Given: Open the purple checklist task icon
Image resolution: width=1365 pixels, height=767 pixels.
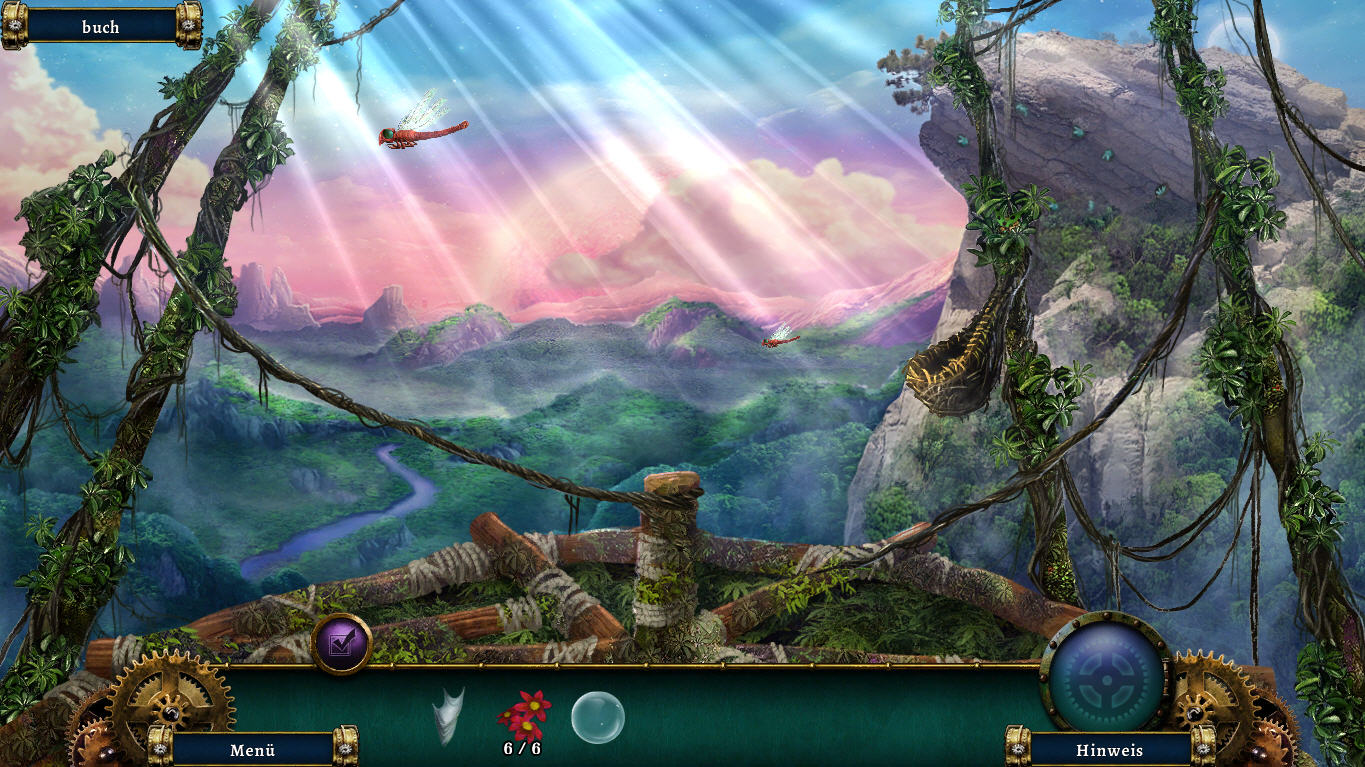Looking at the screenshot, I should point(342,645).
